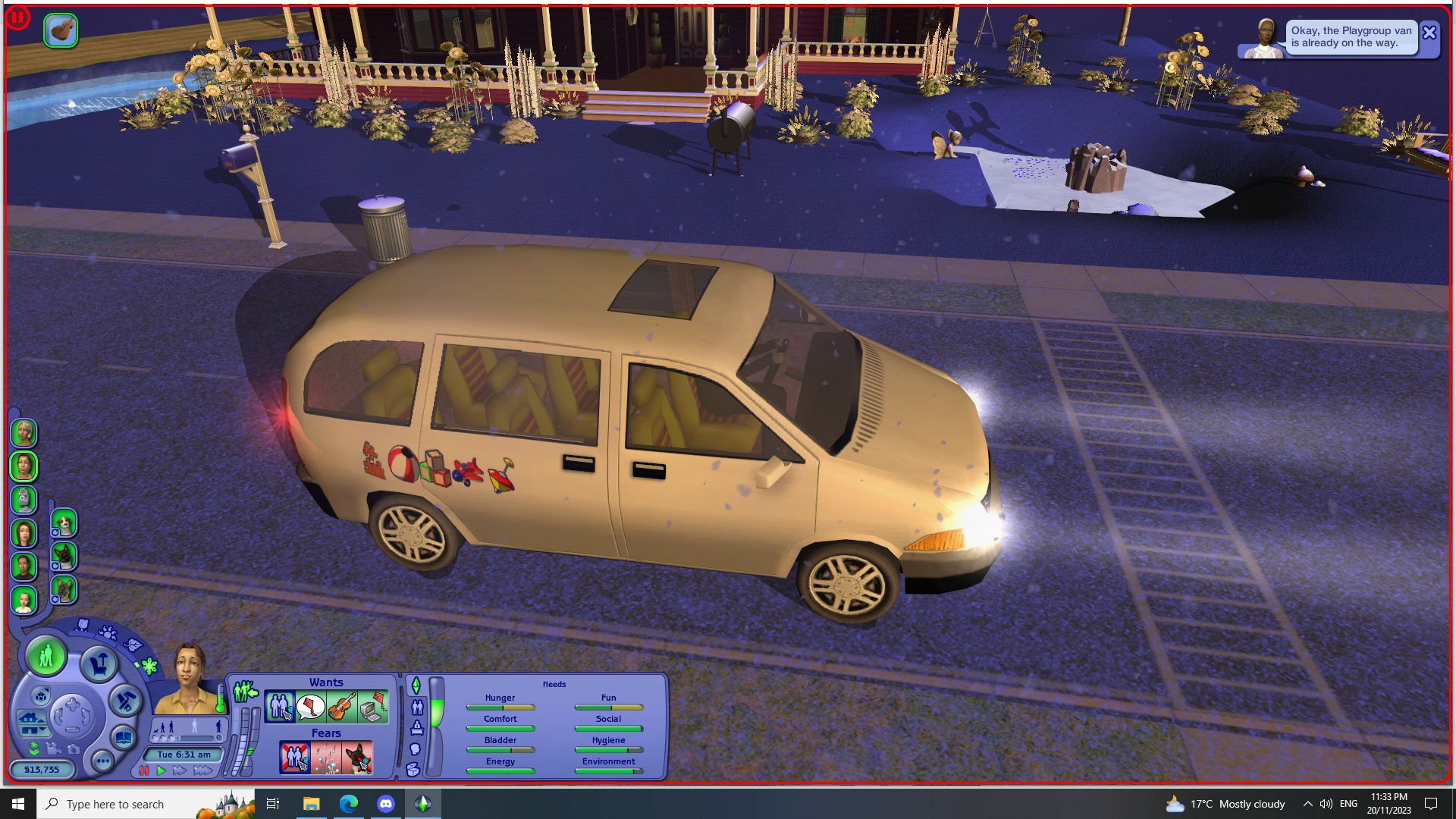Click the Hunger need bar
Screen dimensions: 1456x819
[x=500, y=708]
